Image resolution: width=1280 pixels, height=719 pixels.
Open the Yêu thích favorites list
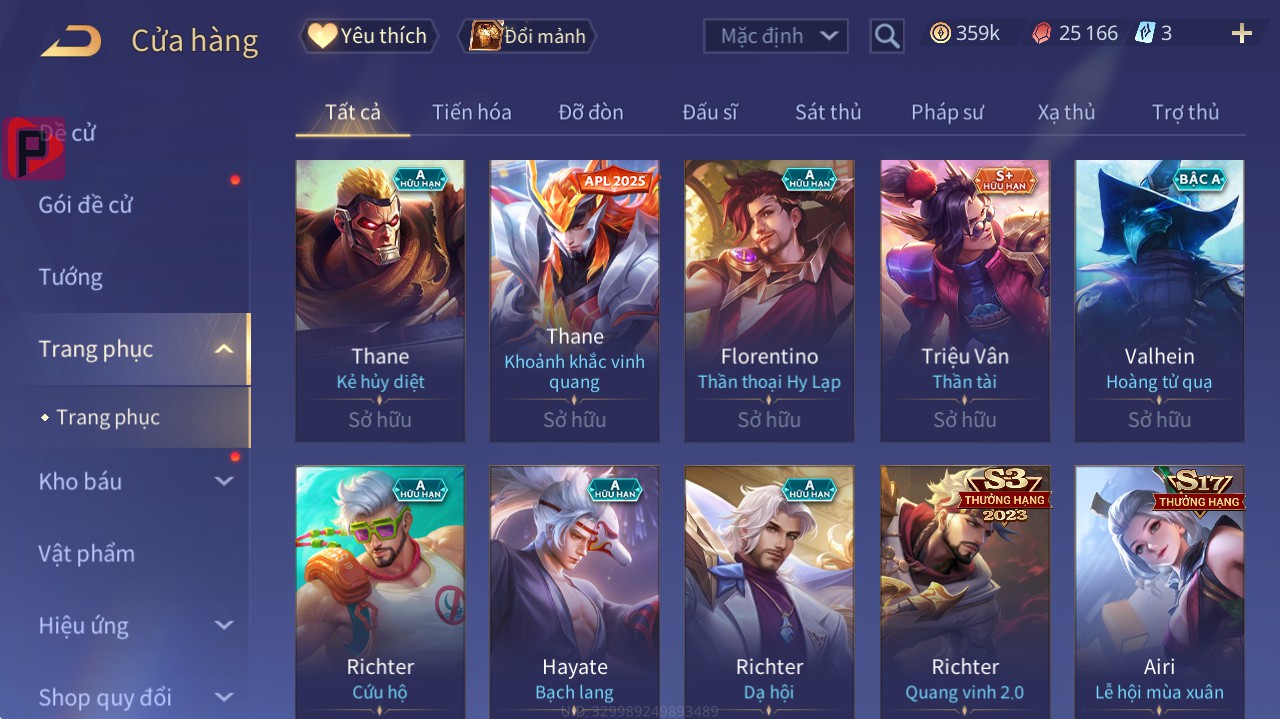point(368,36)
